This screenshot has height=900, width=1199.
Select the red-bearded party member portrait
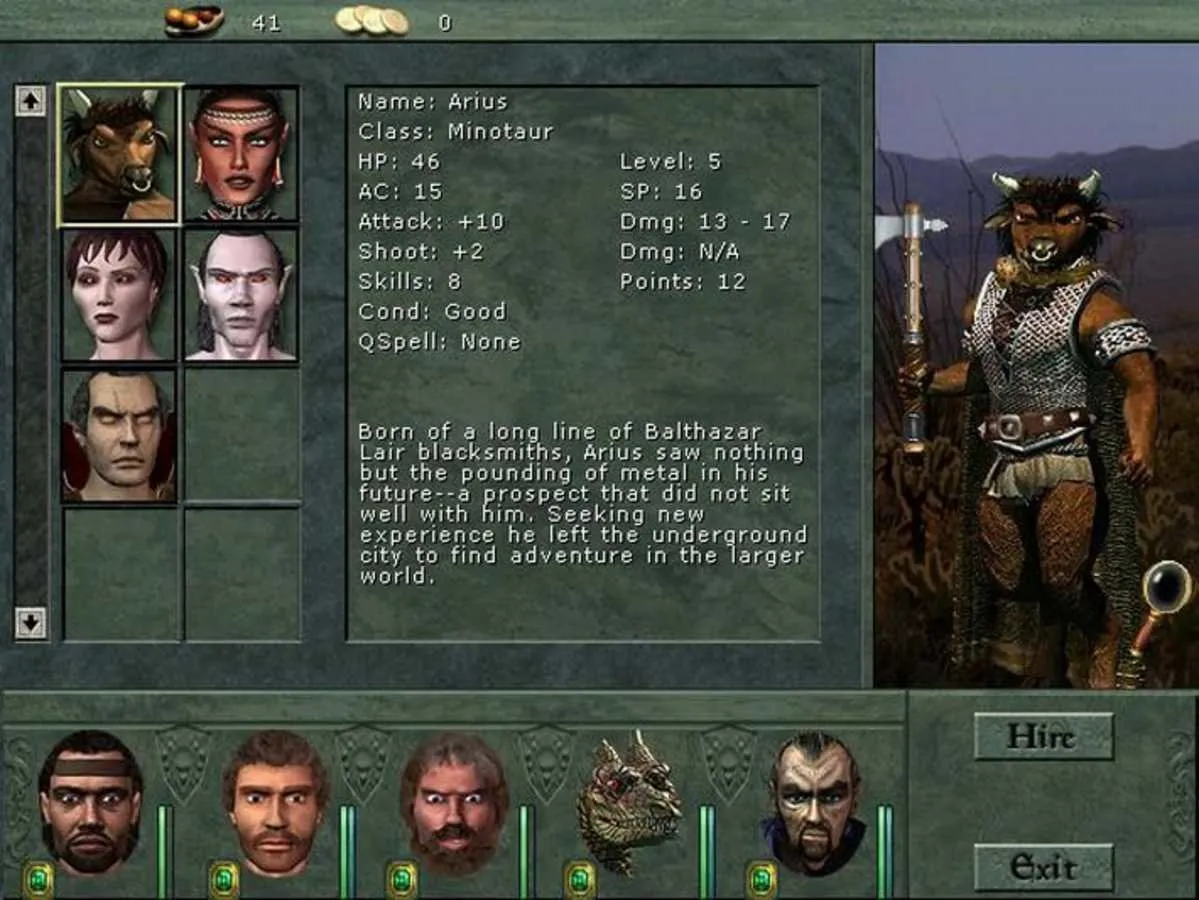[453, 802]
